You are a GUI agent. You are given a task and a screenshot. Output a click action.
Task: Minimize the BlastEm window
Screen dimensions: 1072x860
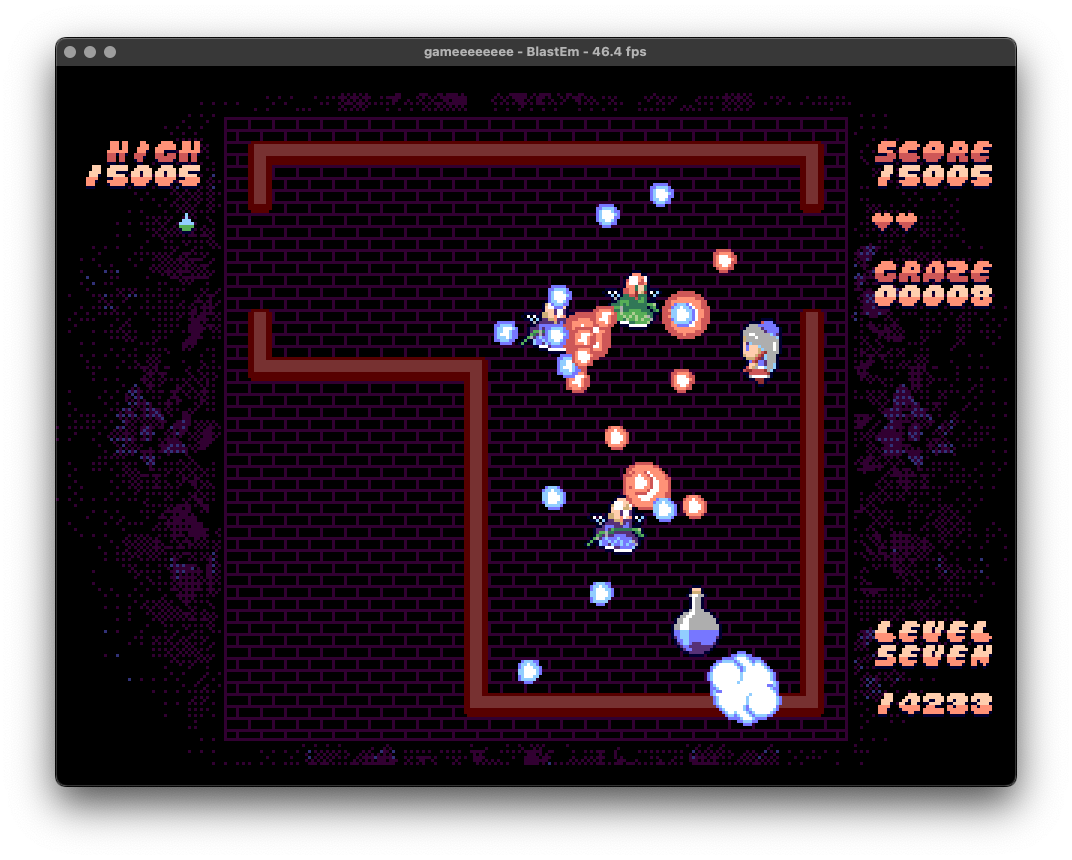(x=90, y=52)
